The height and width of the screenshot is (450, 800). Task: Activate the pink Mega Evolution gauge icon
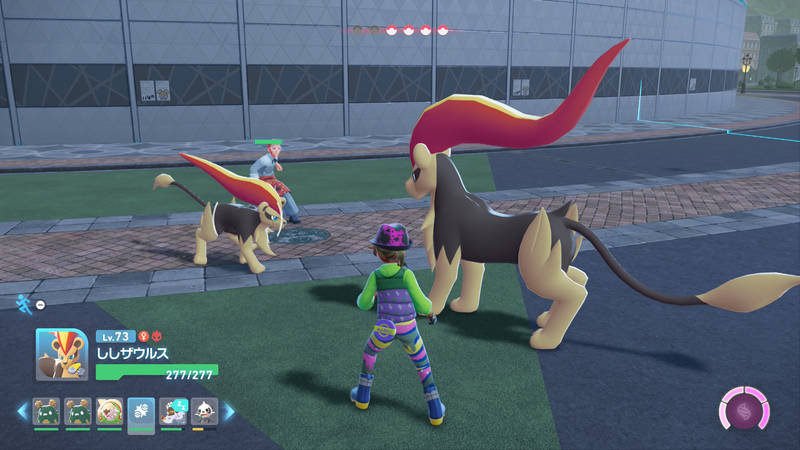(x=743, y=411)
